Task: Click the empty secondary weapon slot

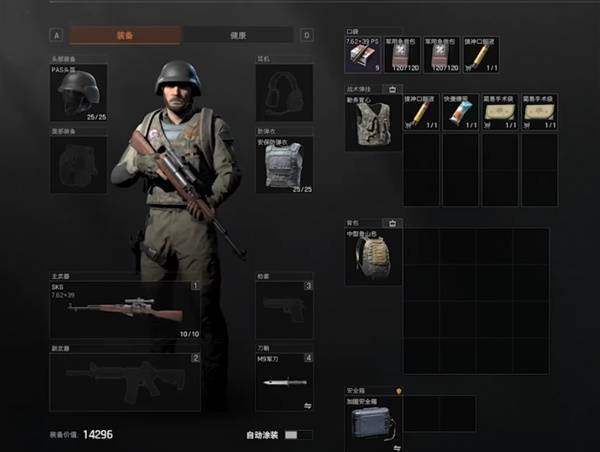Action: (x=124, y=381)
